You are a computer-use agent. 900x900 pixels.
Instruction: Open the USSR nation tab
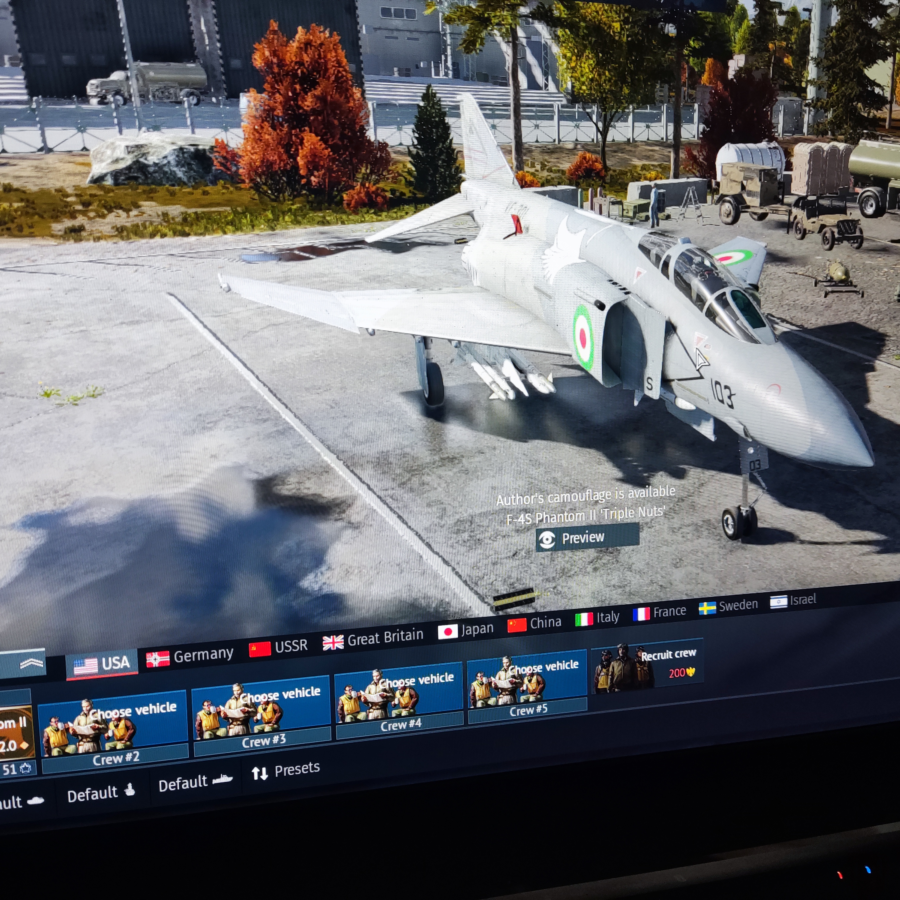pos(279,647)
